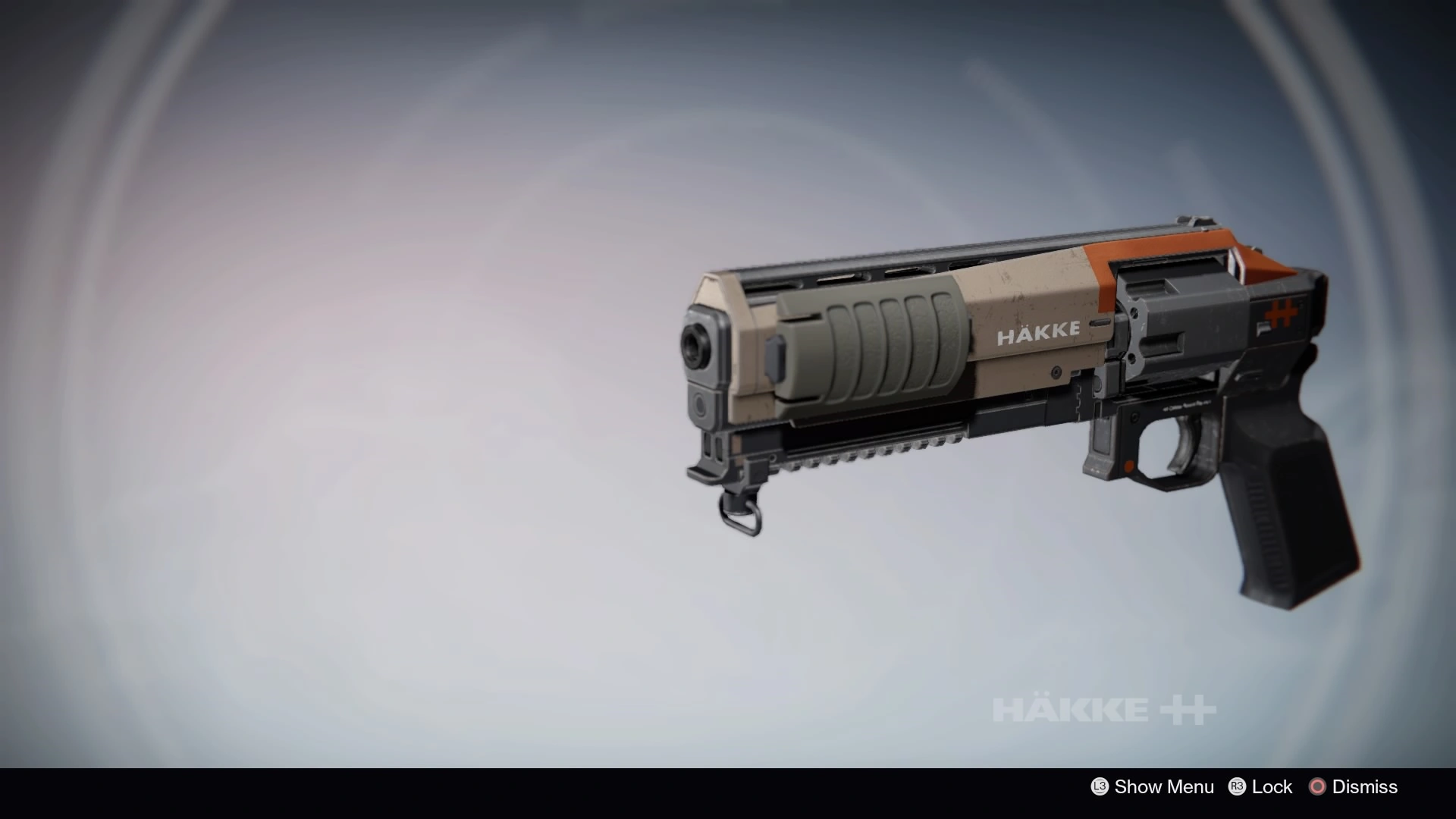Click the red Circle button icon beside Dismiss
The width and height of the screenshot is (1456, 819).
pyautogui.click(x=1319, y=787)
